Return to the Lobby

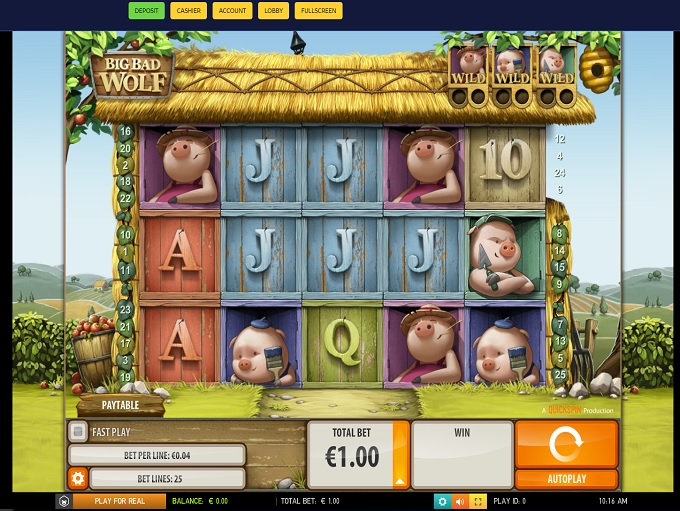272,11
